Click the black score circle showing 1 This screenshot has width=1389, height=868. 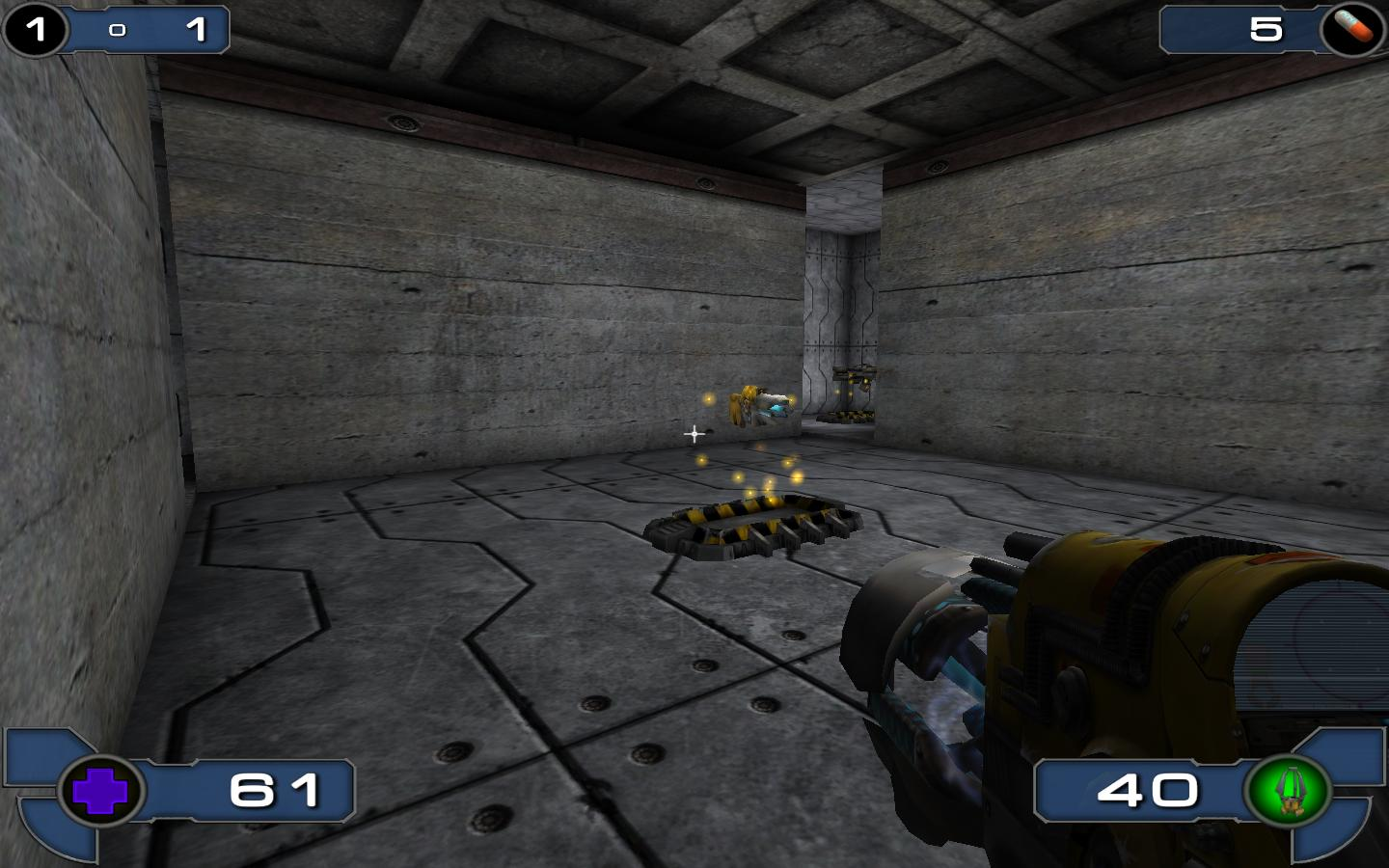35,28
